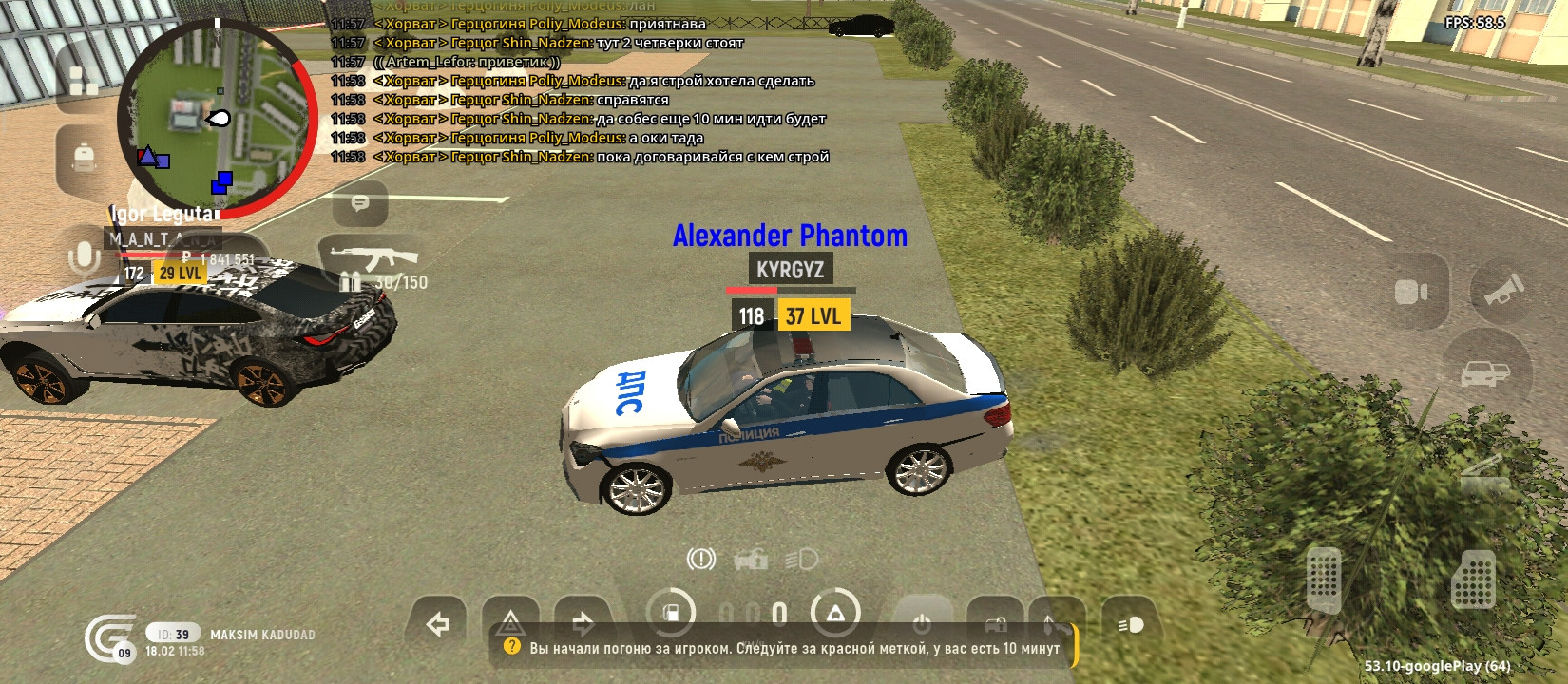Activate the right turn signal

pos(583,624)
